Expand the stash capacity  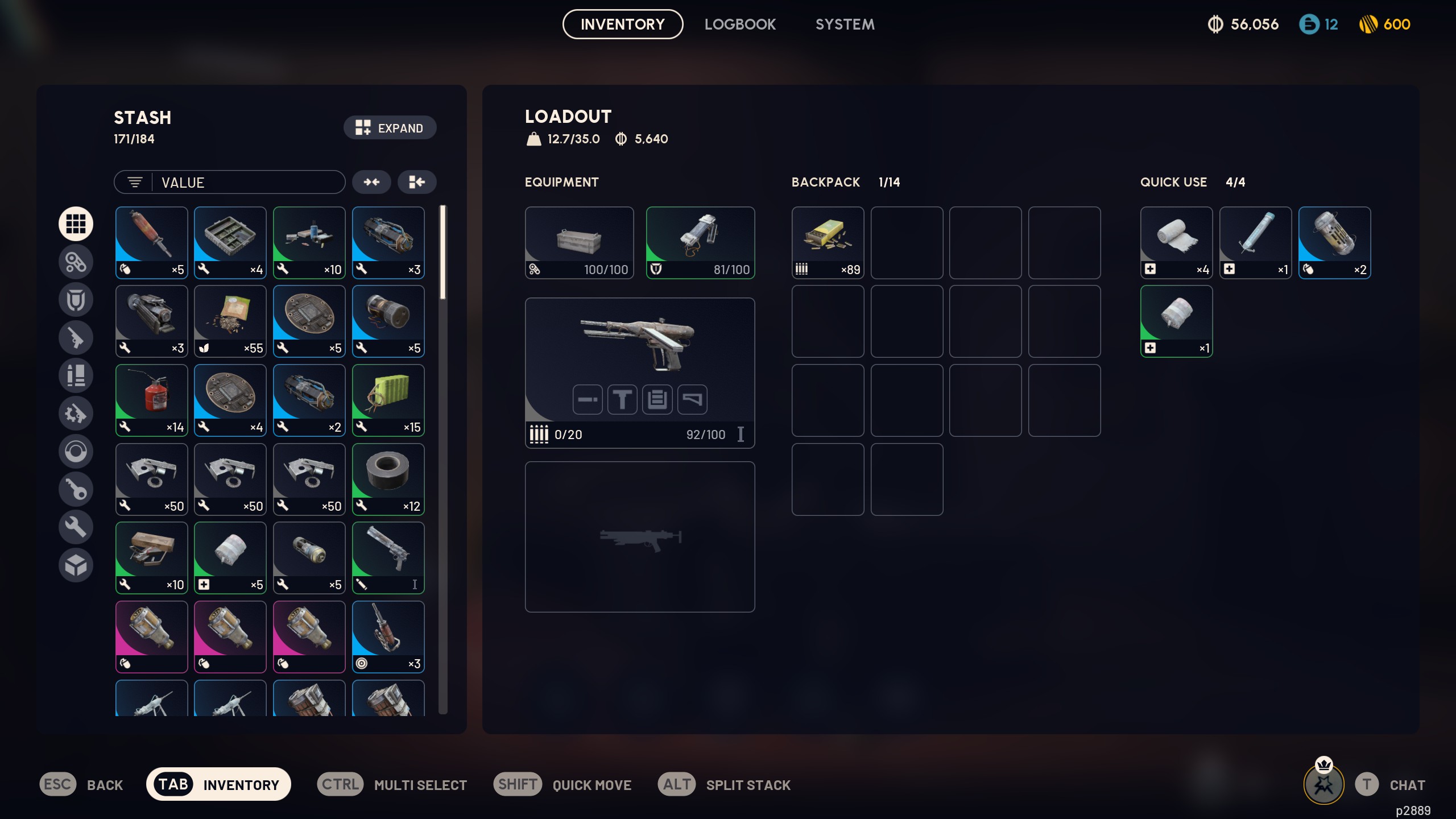pyautogui.click(x=390, y=128)
